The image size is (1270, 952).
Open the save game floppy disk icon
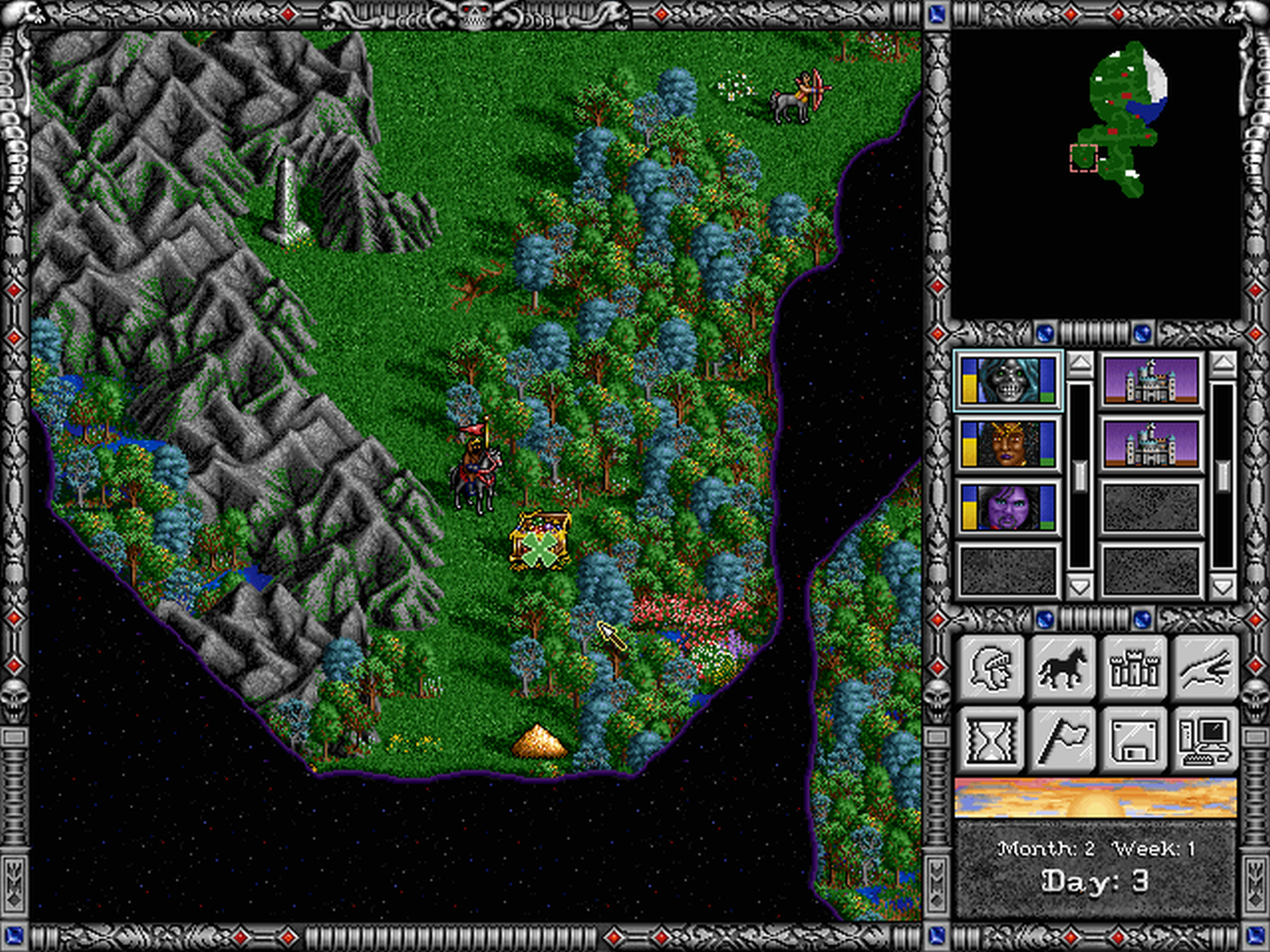coord(1134,739)
